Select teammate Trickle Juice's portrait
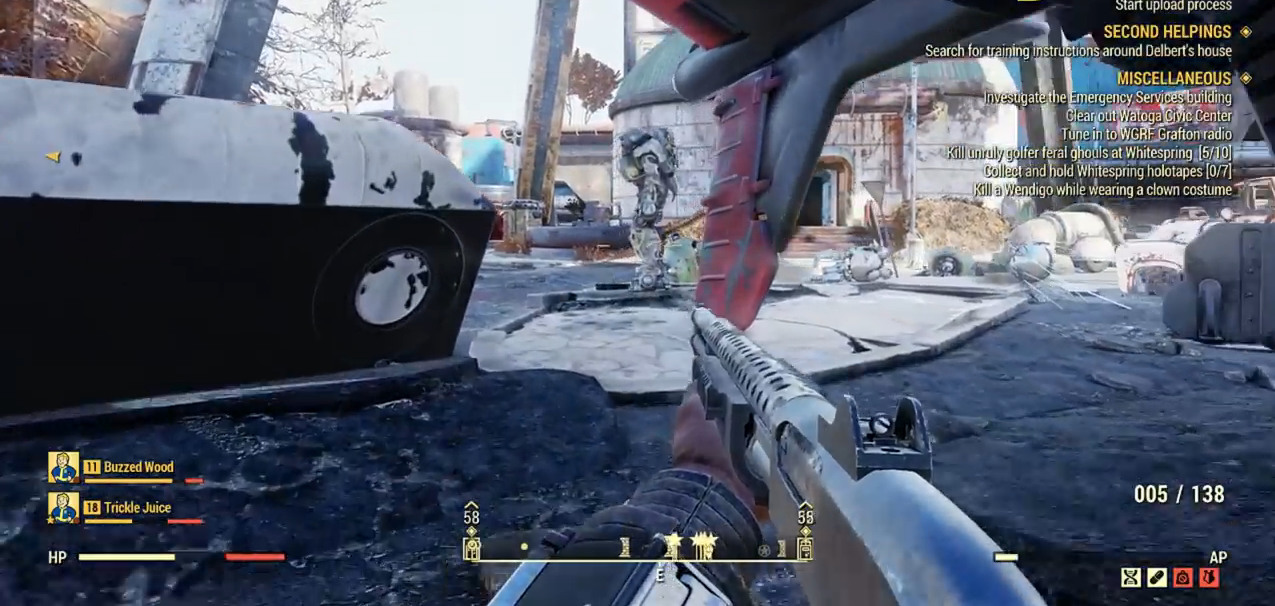The height and width of the screenshot is (606, 1275). coord(63,507)
